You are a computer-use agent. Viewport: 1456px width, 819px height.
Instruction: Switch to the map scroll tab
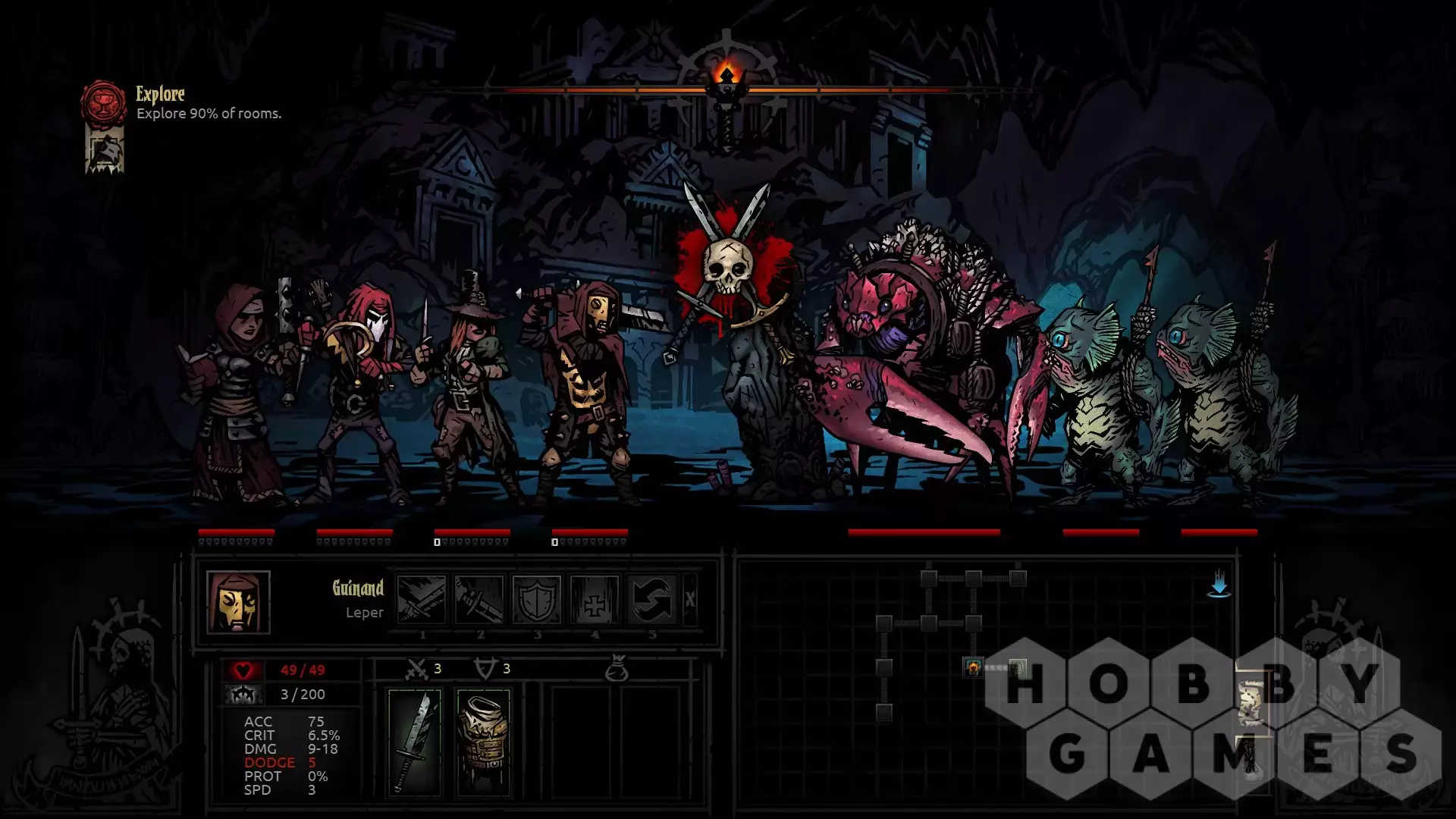pyautogui.click(x=1251, y=701)
